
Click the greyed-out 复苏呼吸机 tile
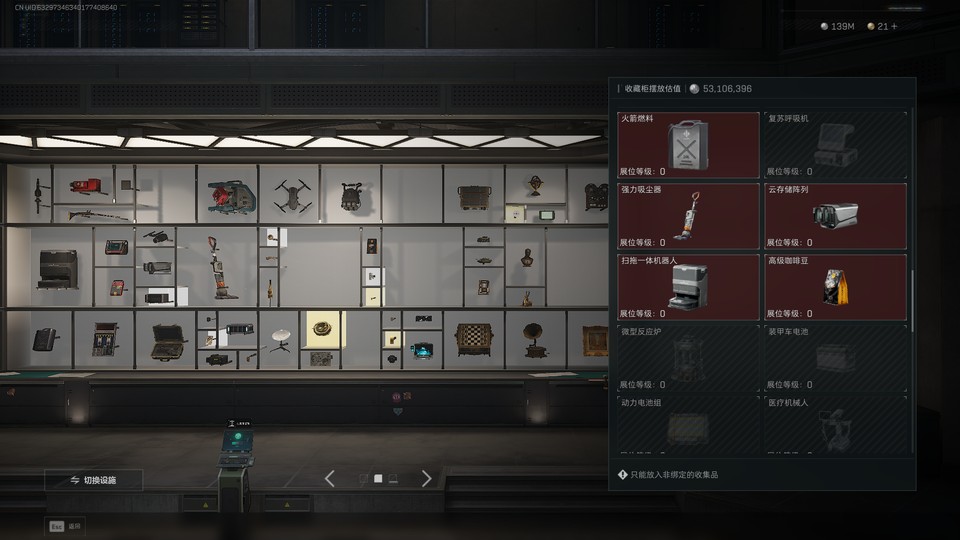(x=835, y=145)
